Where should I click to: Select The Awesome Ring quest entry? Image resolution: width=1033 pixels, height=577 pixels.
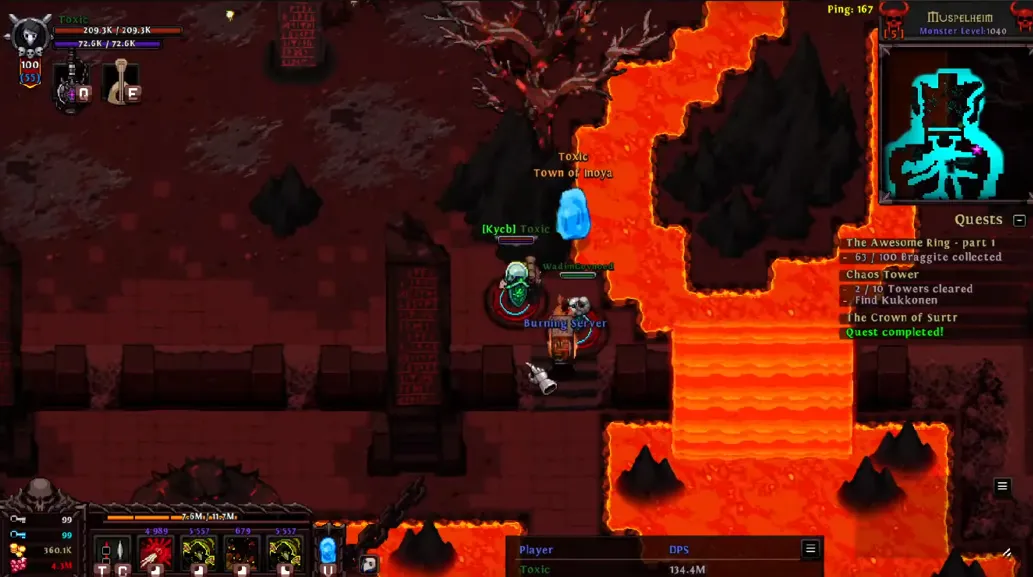920,243
